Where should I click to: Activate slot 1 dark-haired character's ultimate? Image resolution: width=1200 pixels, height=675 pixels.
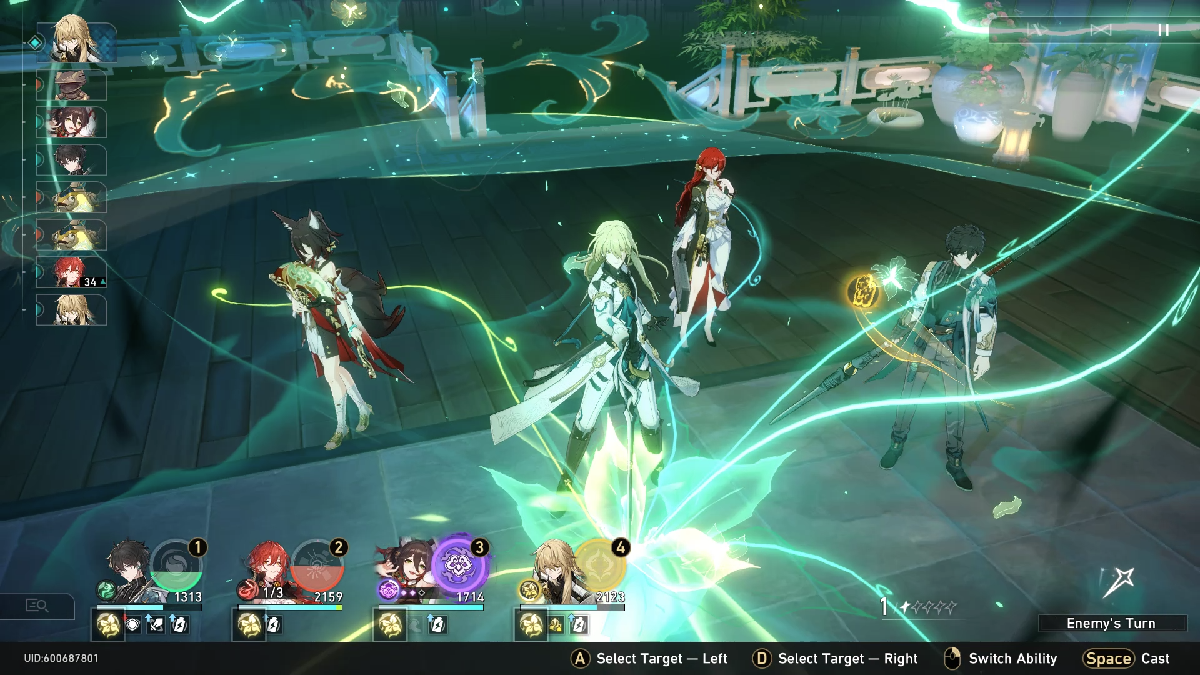click(177, 565)
